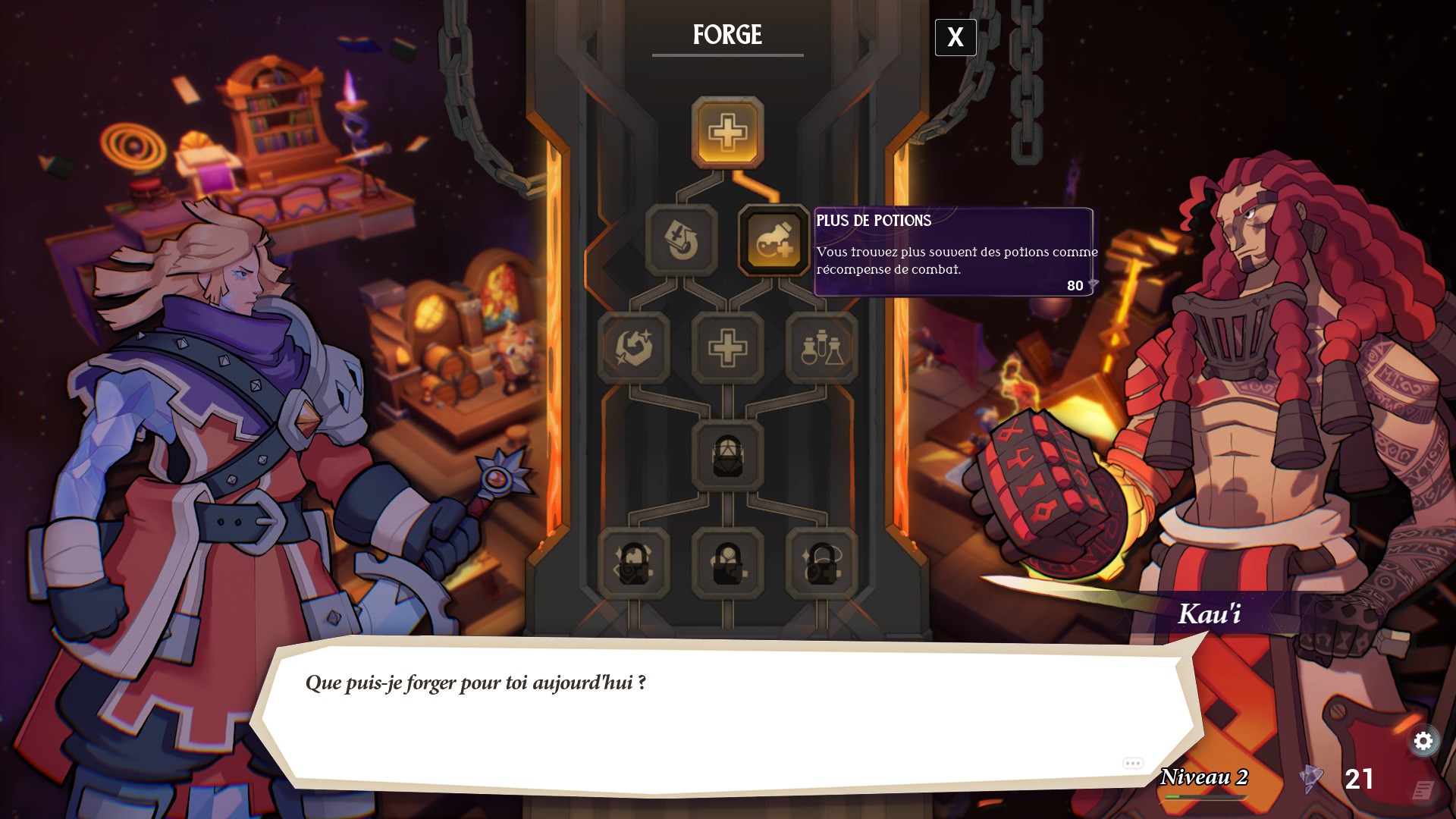Open settings with the gear icon
1456x819 pixels.
(1423, 741)
